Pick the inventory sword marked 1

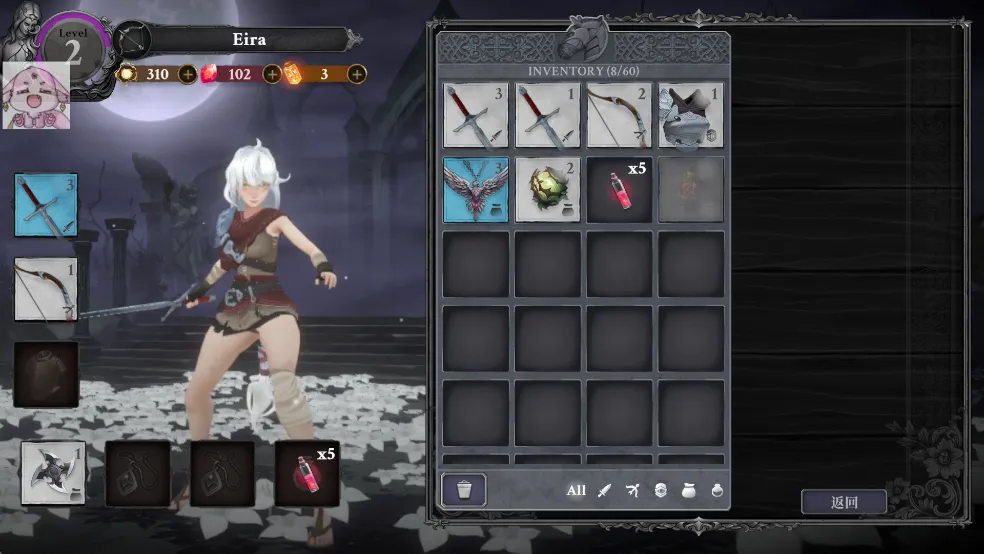tap(548, 116)
